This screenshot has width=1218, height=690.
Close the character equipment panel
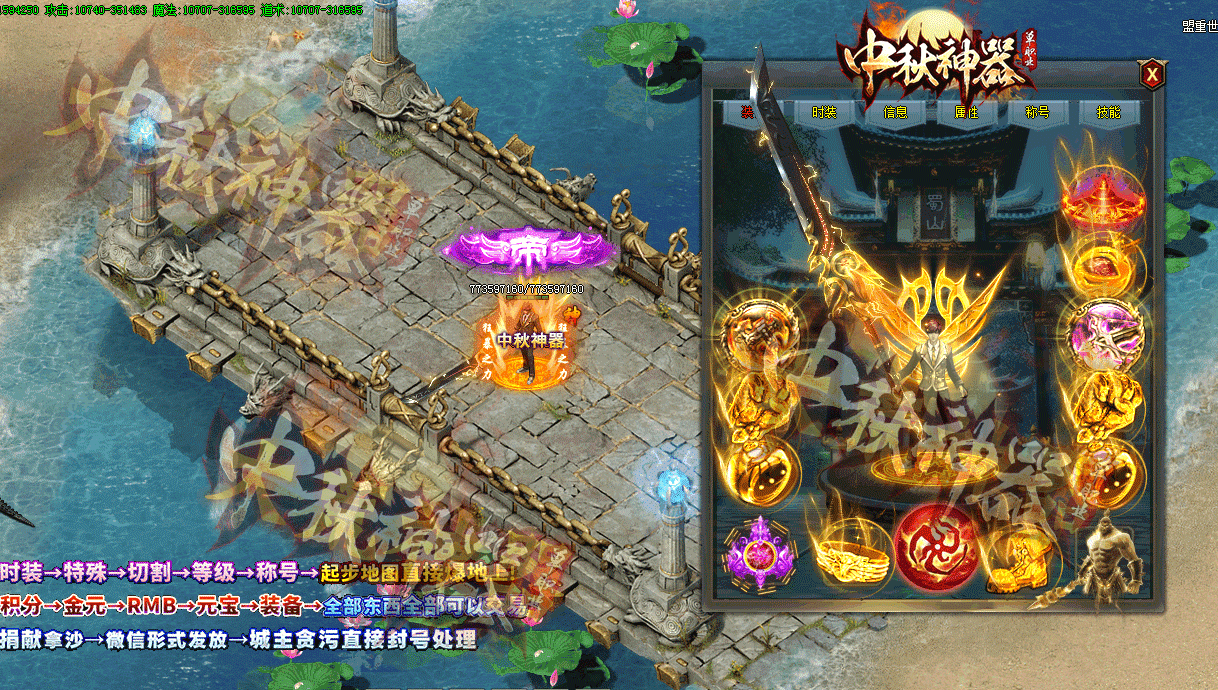(x=1152, y=73)
